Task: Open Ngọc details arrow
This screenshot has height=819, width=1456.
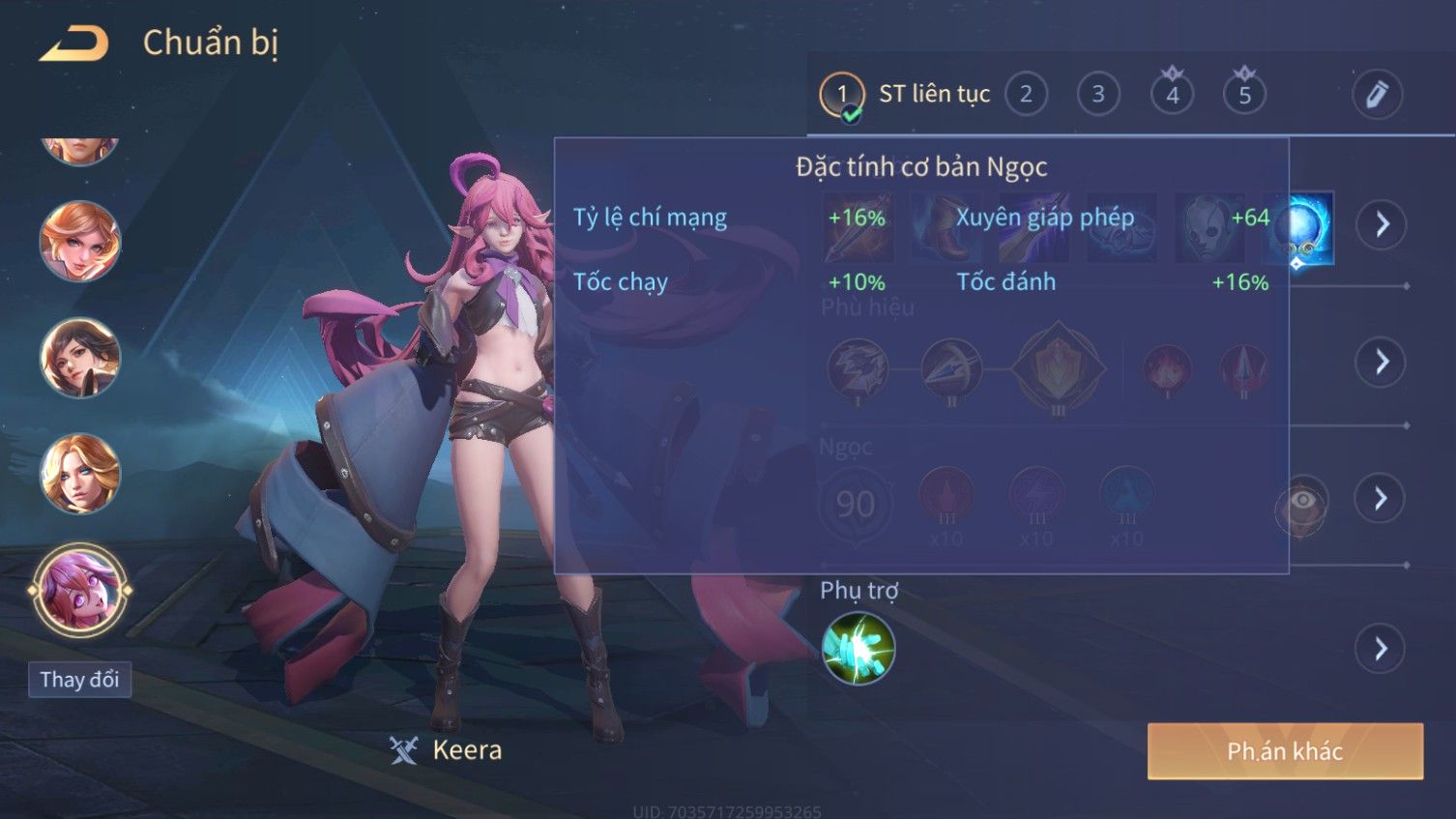Action: 1382,498
